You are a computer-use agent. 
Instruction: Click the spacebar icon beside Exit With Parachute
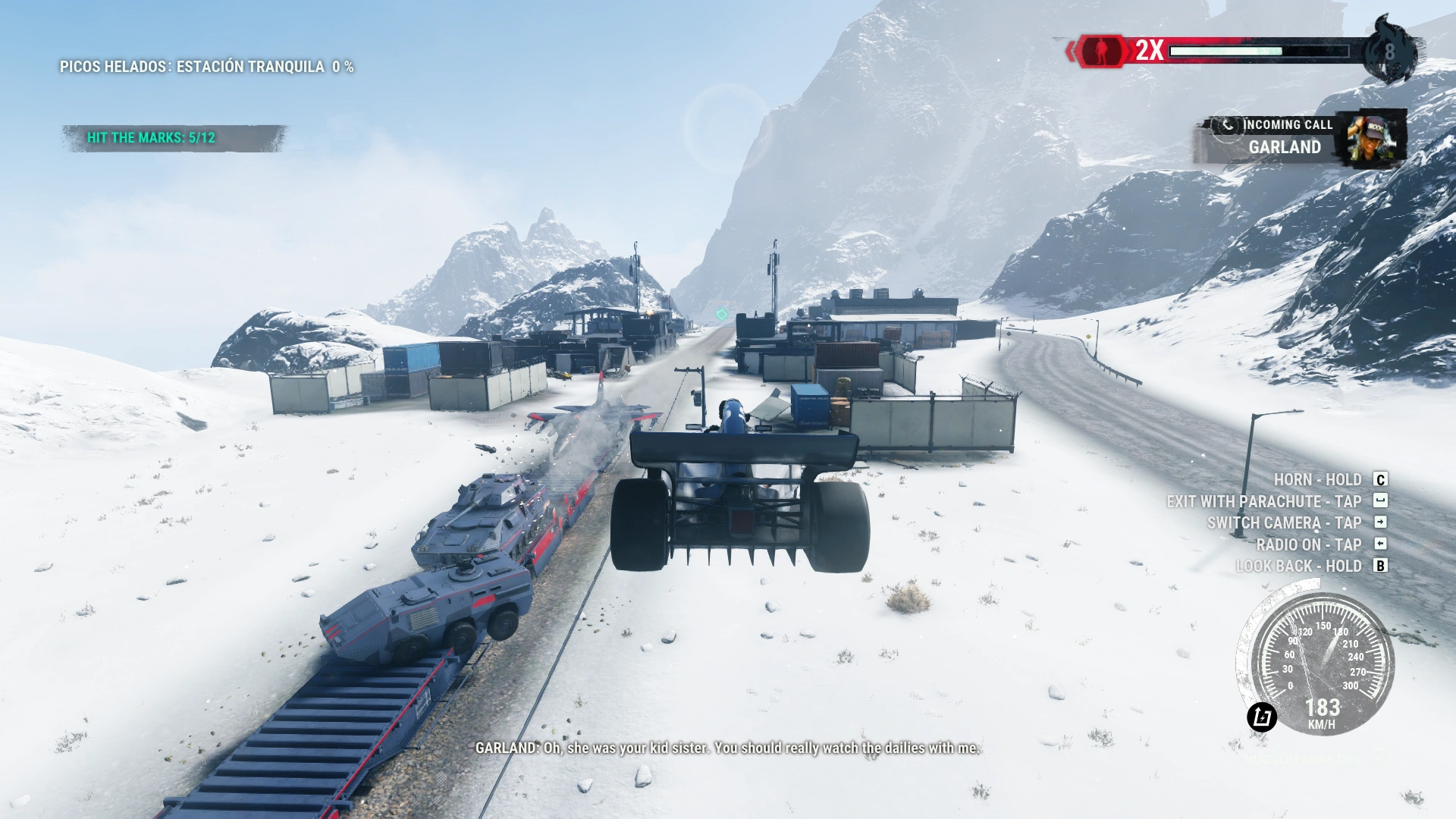(1380, 500)
